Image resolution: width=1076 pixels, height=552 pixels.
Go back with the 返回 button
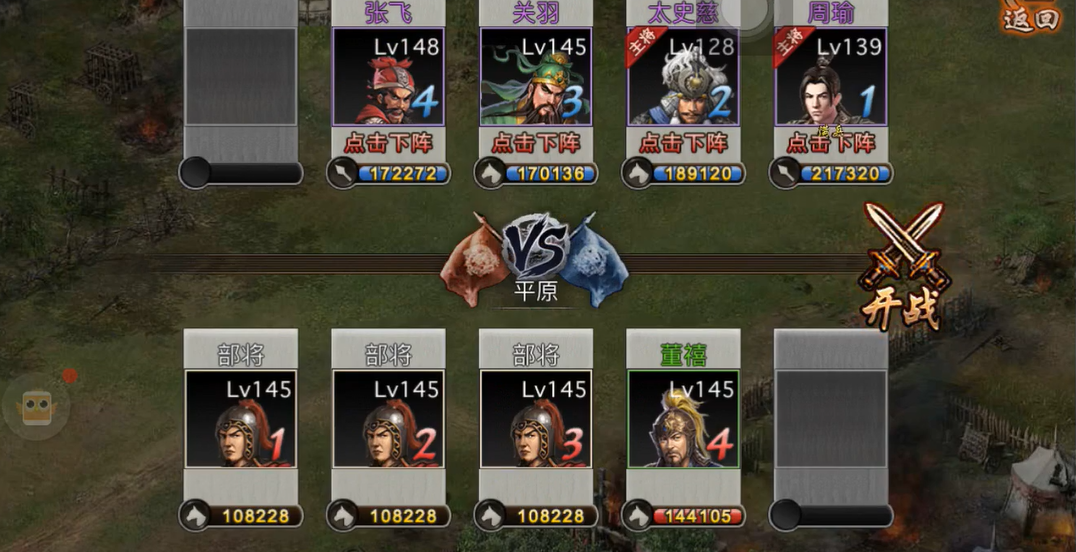pos(1030,18)
